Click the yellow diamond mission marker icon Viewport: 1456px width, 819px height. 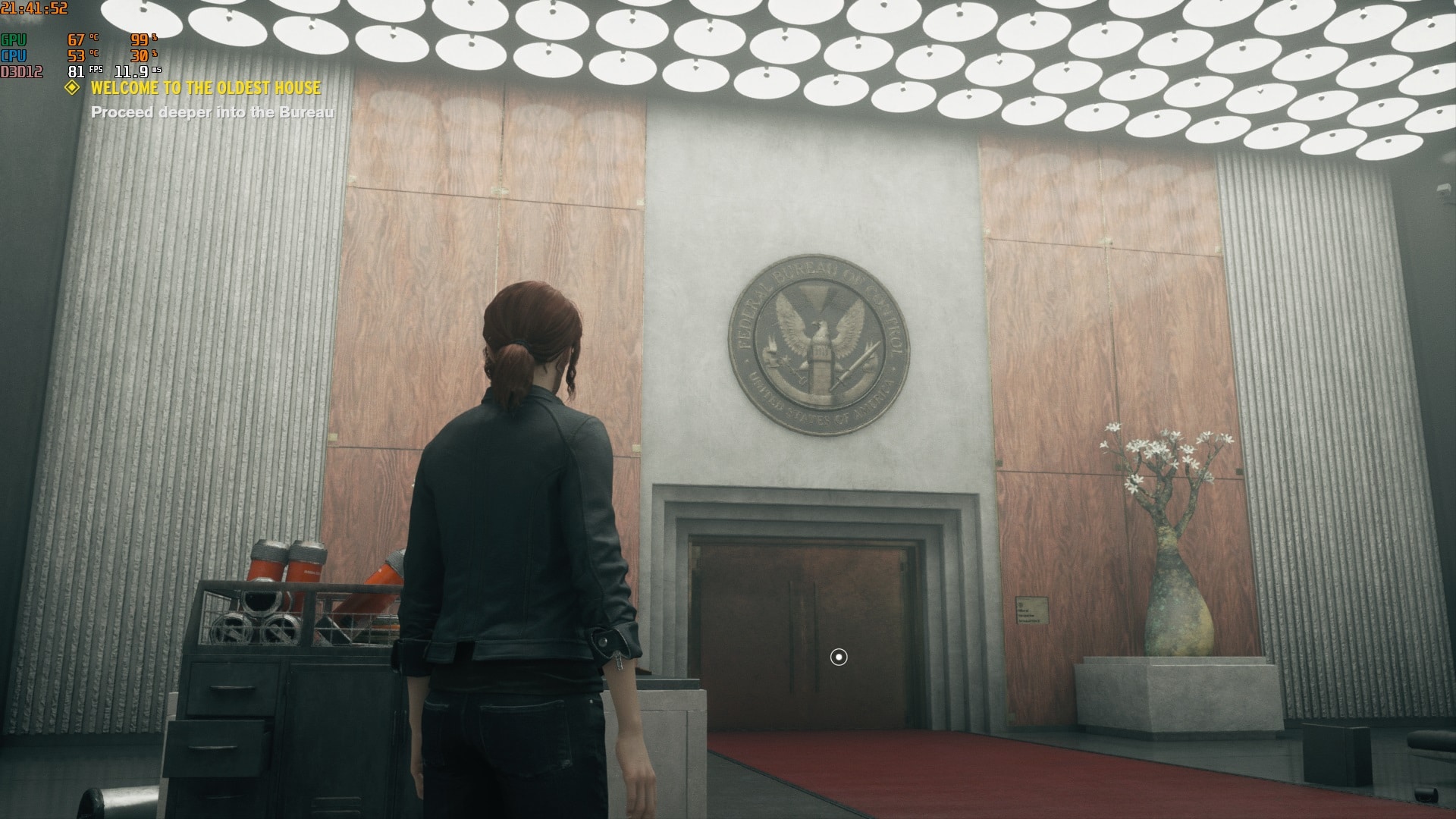(x=72, y=88)
